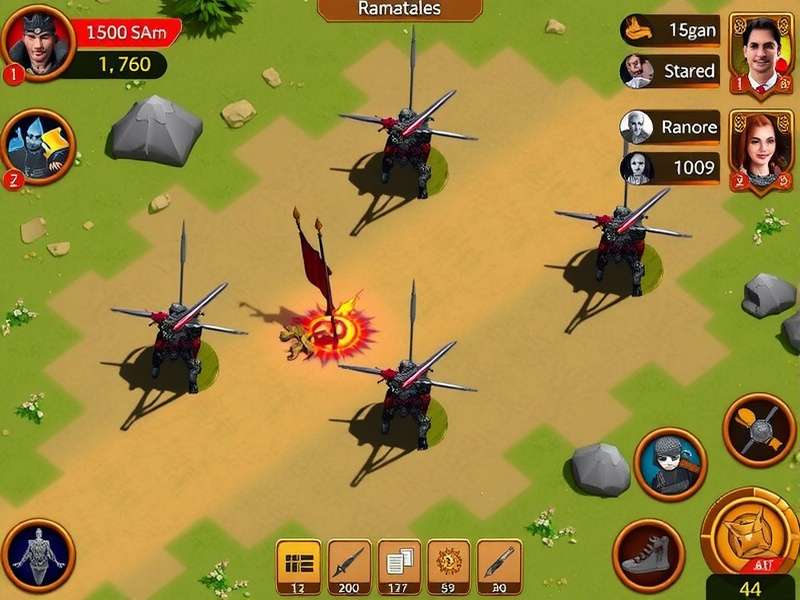Activate the sun emblem slot showing 59
This screenshot has width=800, height=600.
point(448,568)
